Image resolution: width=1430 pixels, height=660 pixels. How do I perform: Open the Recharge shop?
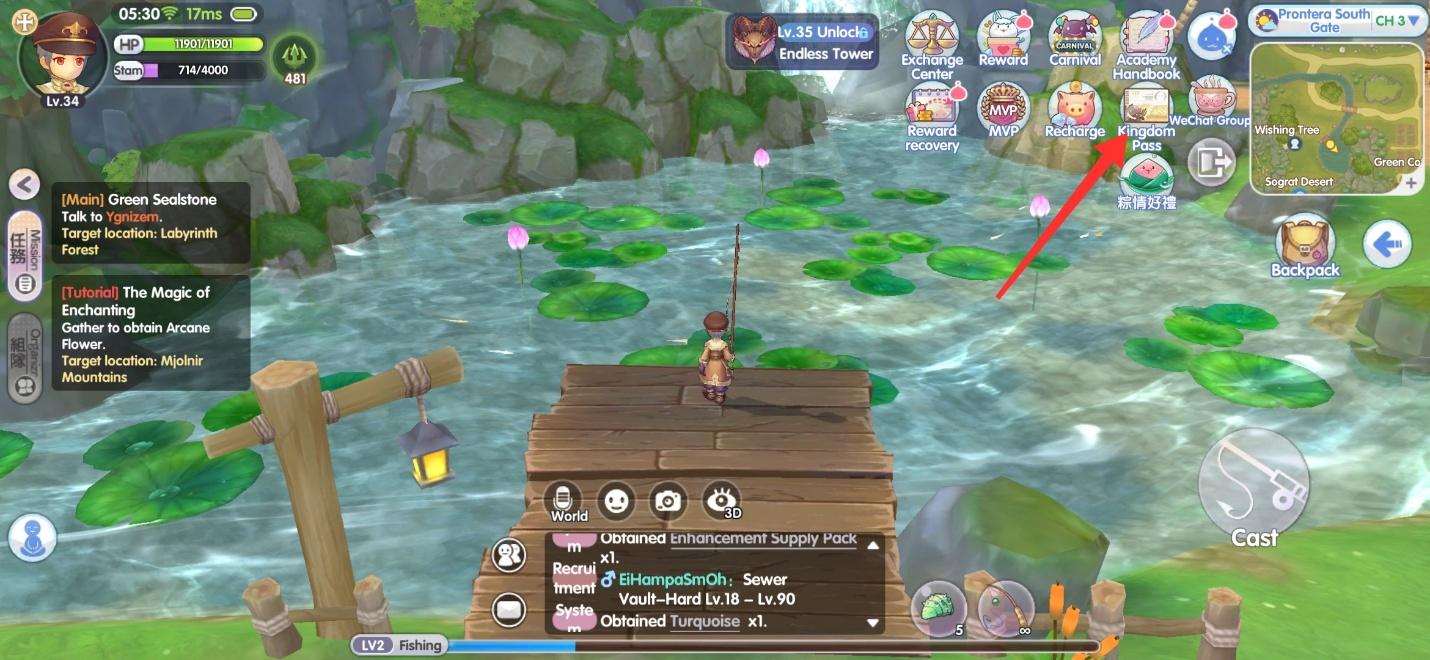(x=1075, y=110)
